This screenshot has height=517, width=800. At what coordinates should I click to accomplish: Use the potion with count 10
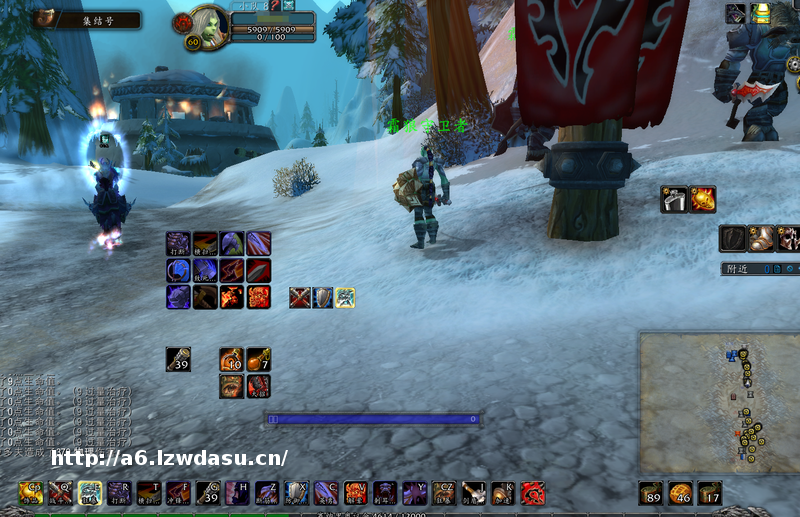(x=231, y=360)
